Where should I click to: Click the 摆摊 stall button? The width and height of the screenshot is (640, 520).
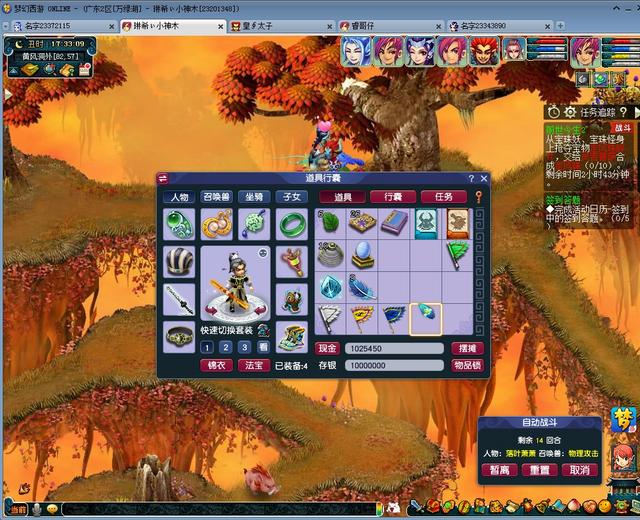(x=467, y=349)
